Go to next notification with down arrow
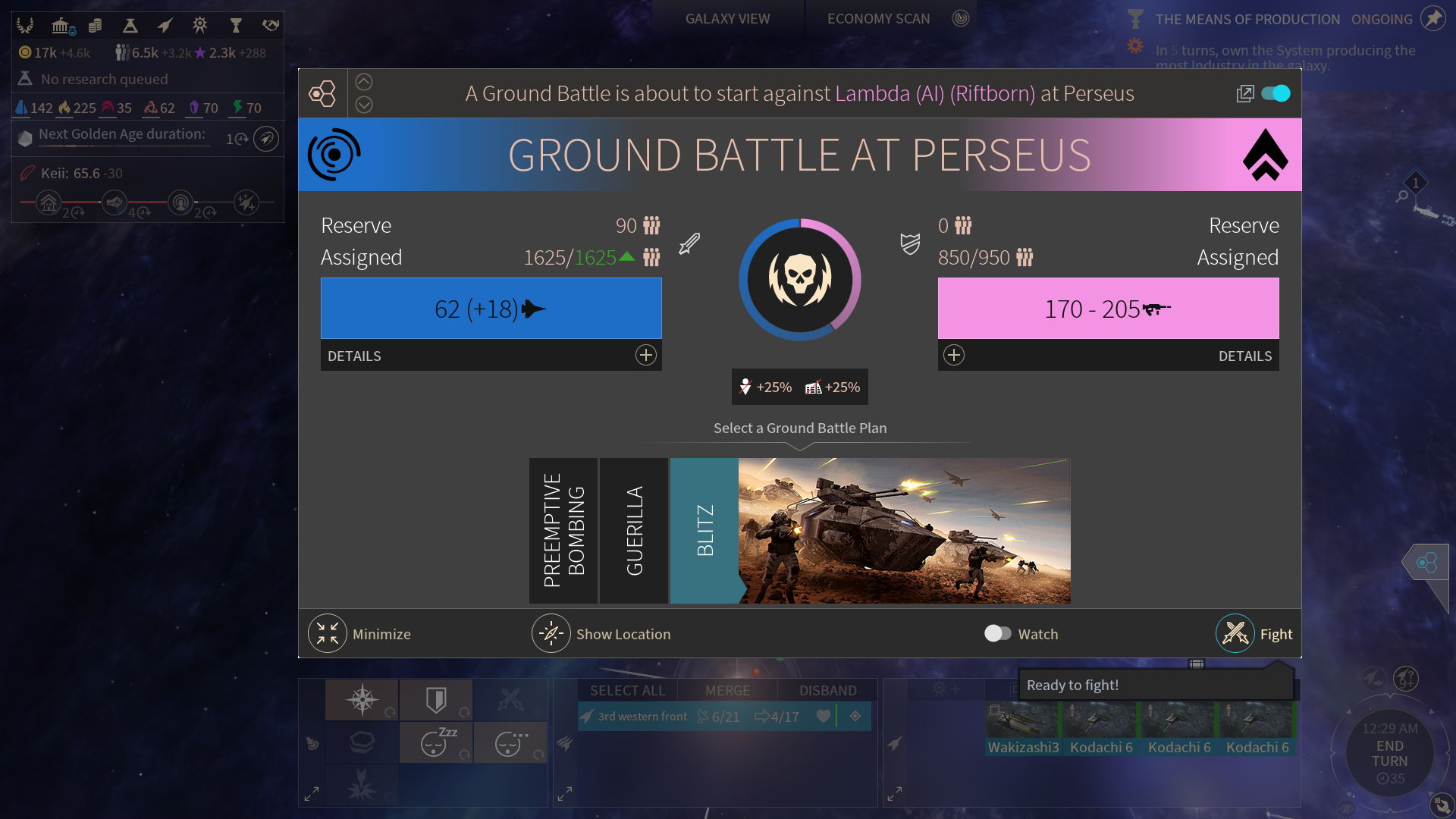The height and width of the screenshot is (819, 1456). click(364, 105)
